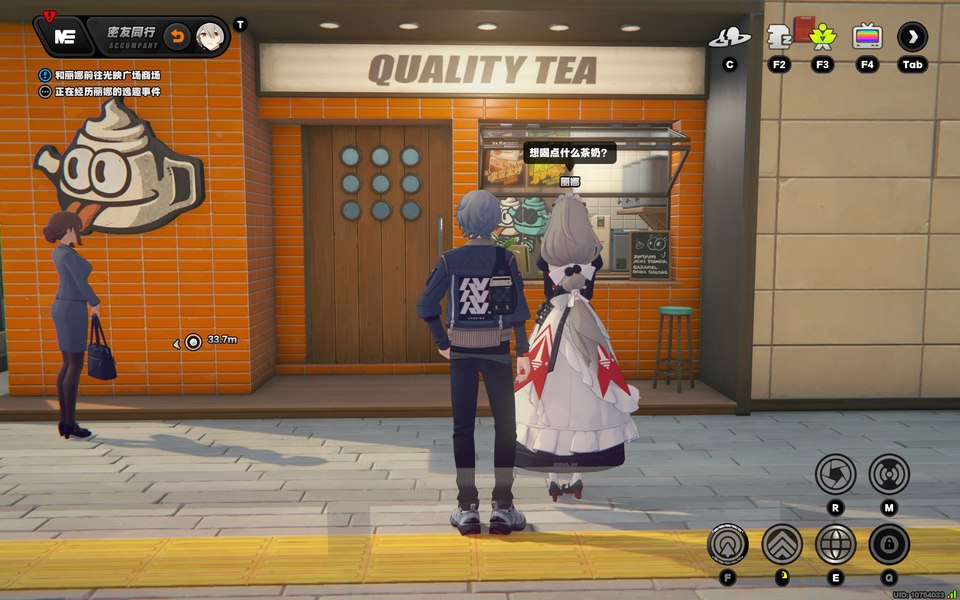Click the orange return arrow in Accompany panel
The image size is (960, 600).
(177, 37)
